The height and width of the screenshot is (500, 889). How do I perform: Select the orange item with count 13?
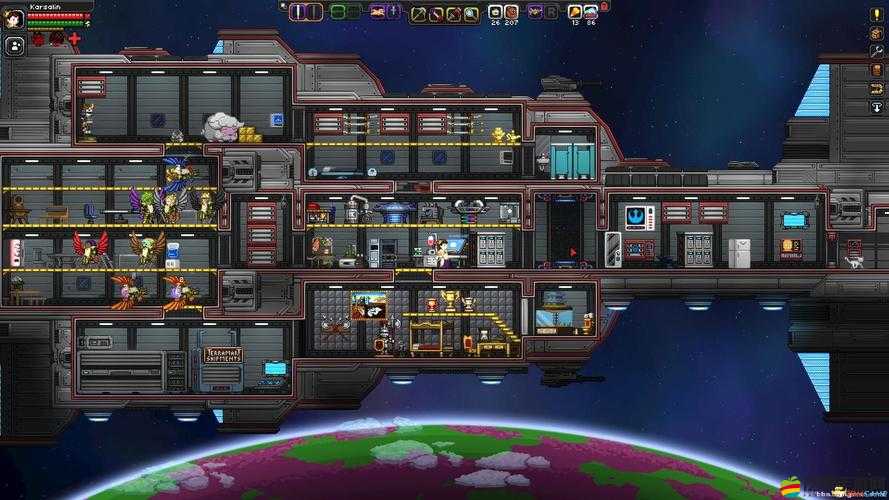pos(574,12)
